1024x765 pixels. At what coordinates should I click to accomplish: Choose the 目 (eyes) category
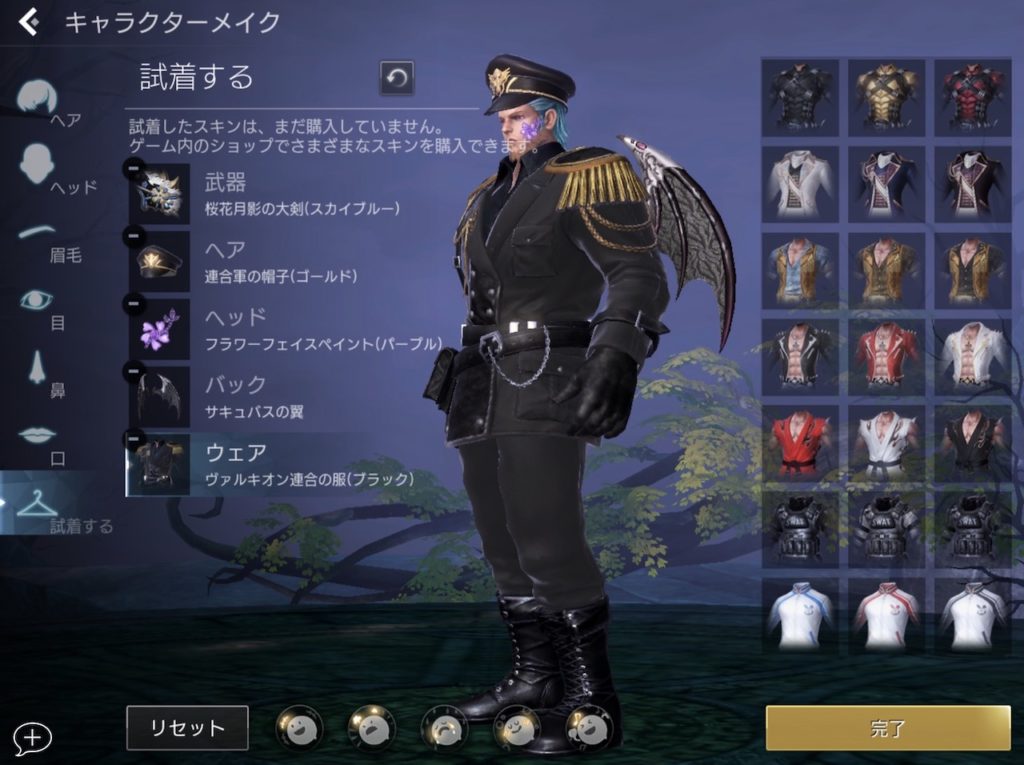(x=42, y=303)
